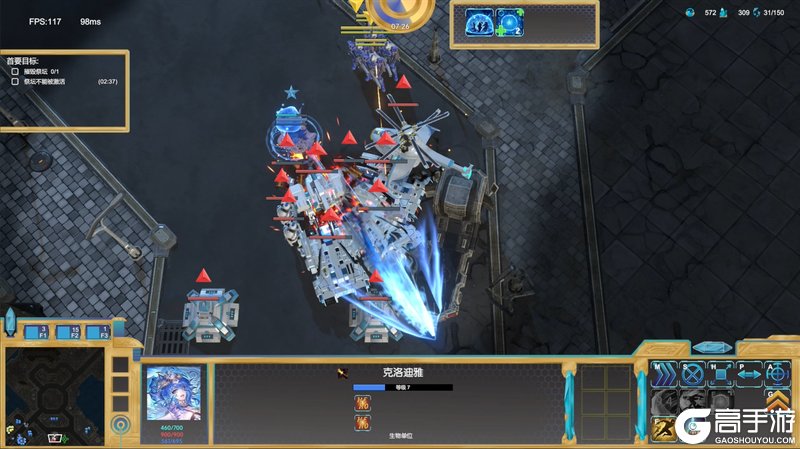Select the Attack crosshair command

[777, 375]
